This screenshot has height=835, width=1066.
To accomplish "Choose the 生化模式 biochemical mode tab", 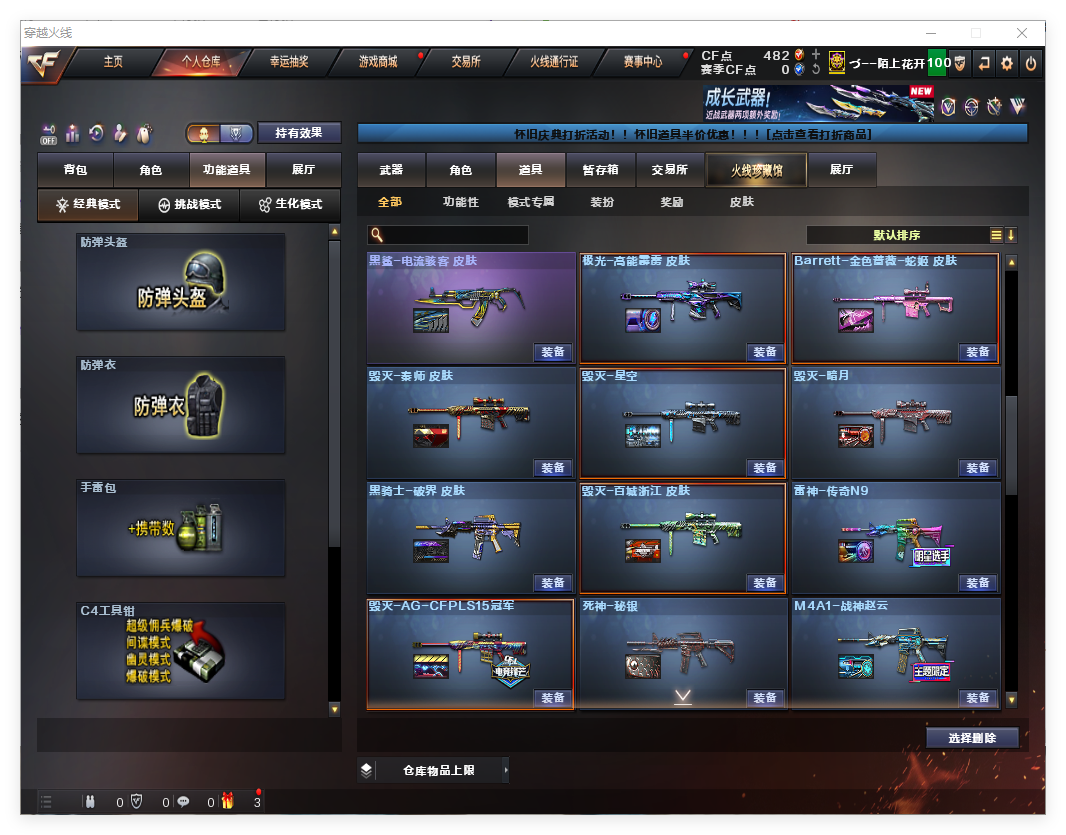I will point(290,204).
